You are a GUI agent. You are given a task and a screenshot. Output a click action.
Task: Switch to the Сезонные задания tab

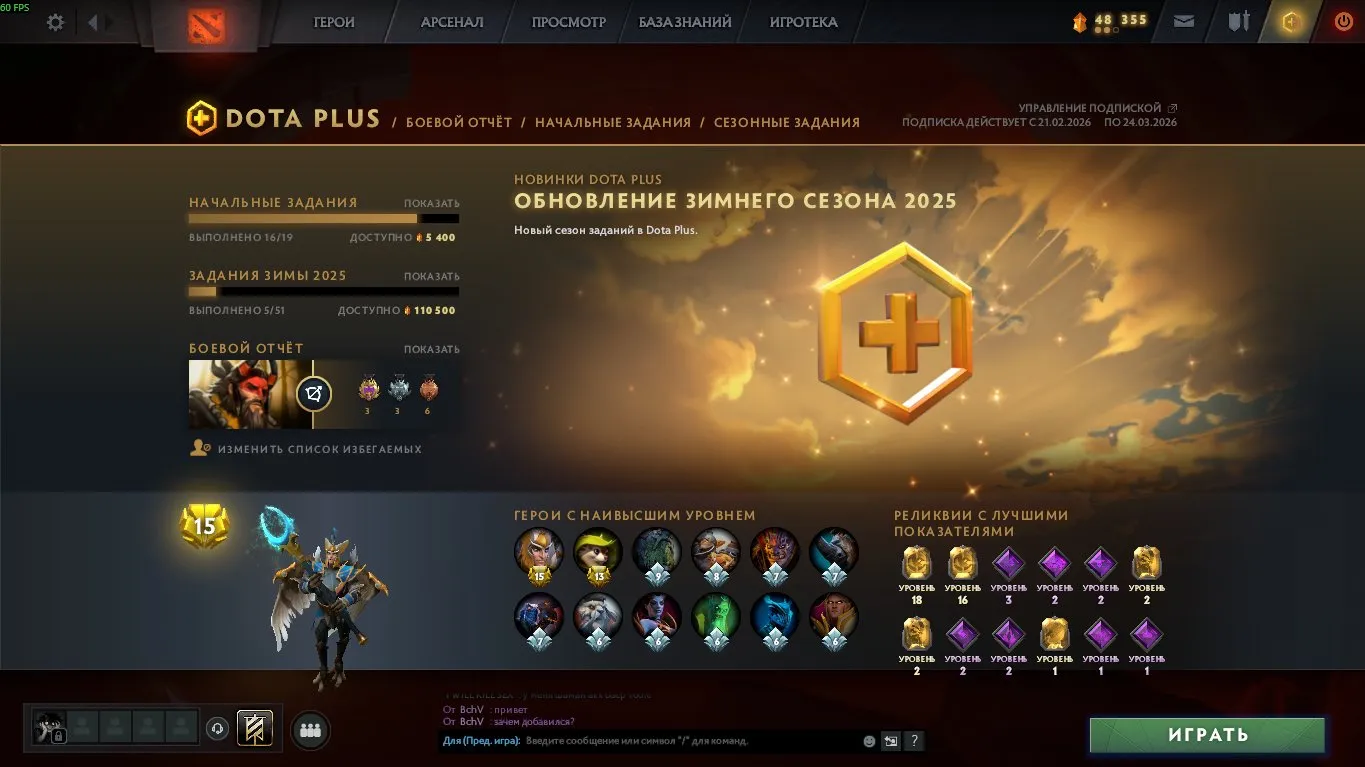(787, 122)
